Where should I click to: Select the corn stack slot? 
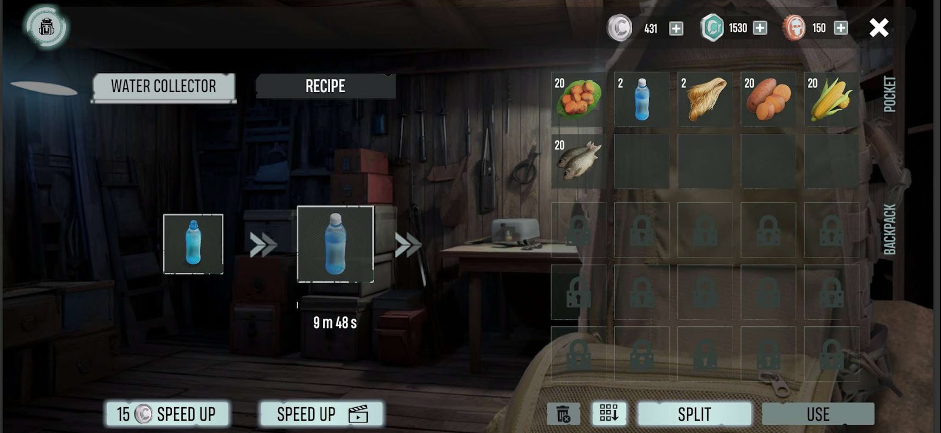(832, 99)
